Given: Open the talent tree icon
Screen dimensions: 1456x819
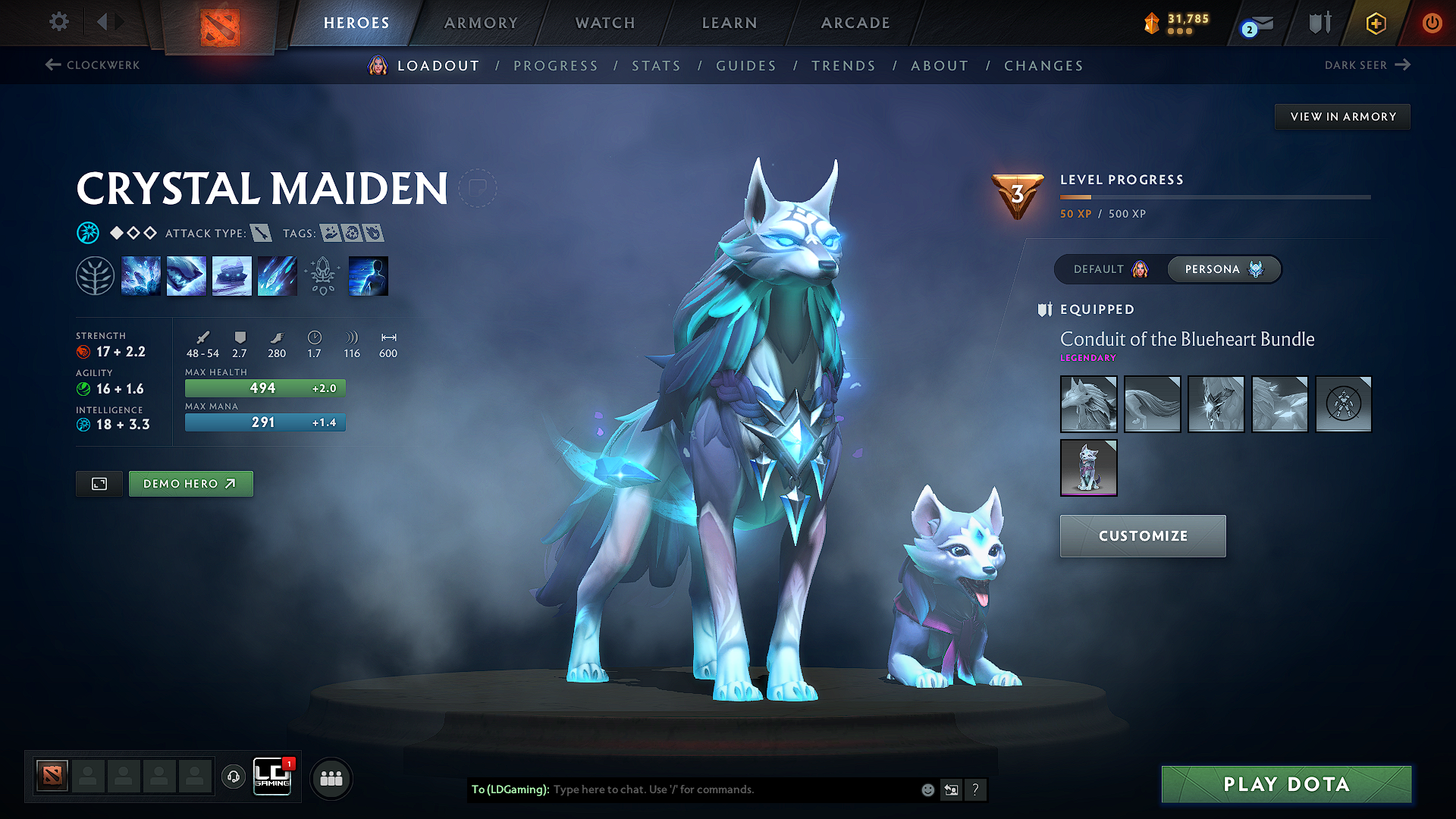Looking at the screenshot, I should [x=96, y=275].
